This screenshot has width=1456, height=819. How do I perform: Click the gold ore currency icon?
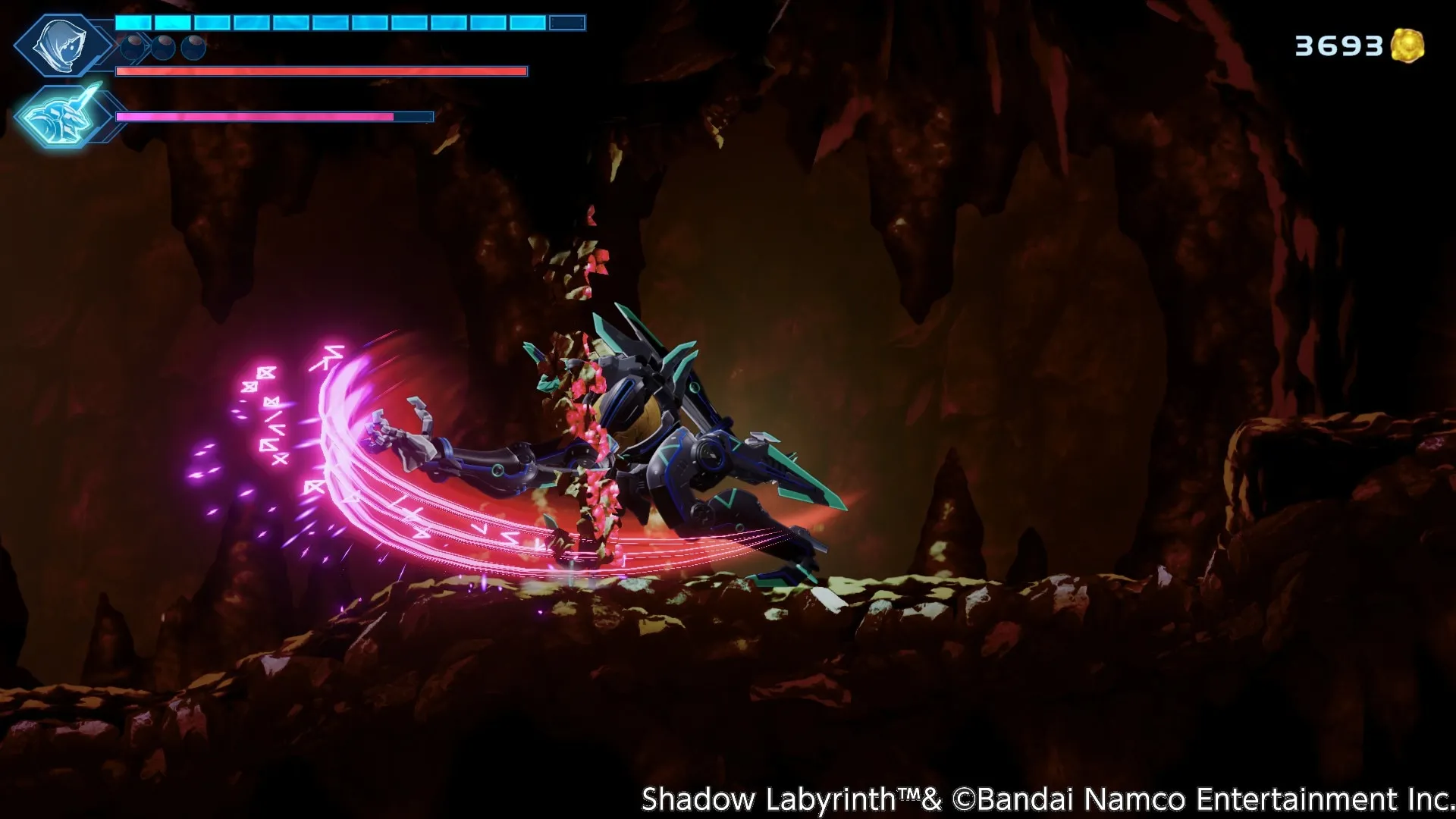pyautogui.click(x=1407, y=45)
